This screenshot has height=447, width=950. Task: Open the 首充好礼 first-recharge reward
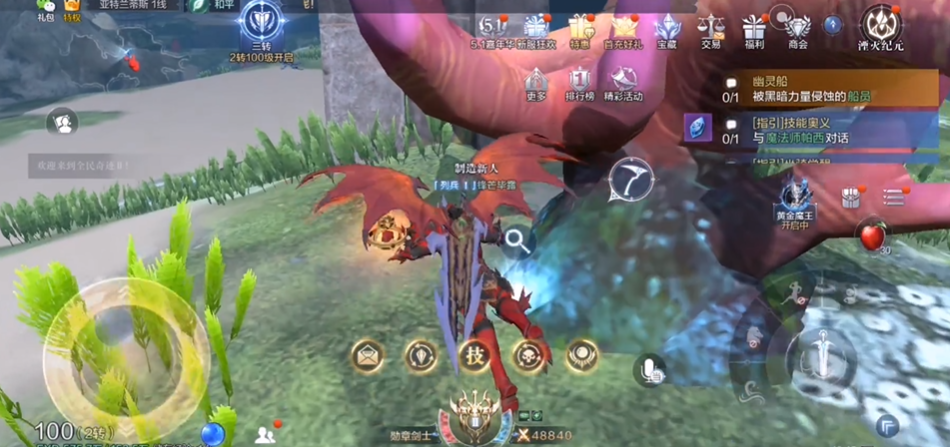click(625, 28)
